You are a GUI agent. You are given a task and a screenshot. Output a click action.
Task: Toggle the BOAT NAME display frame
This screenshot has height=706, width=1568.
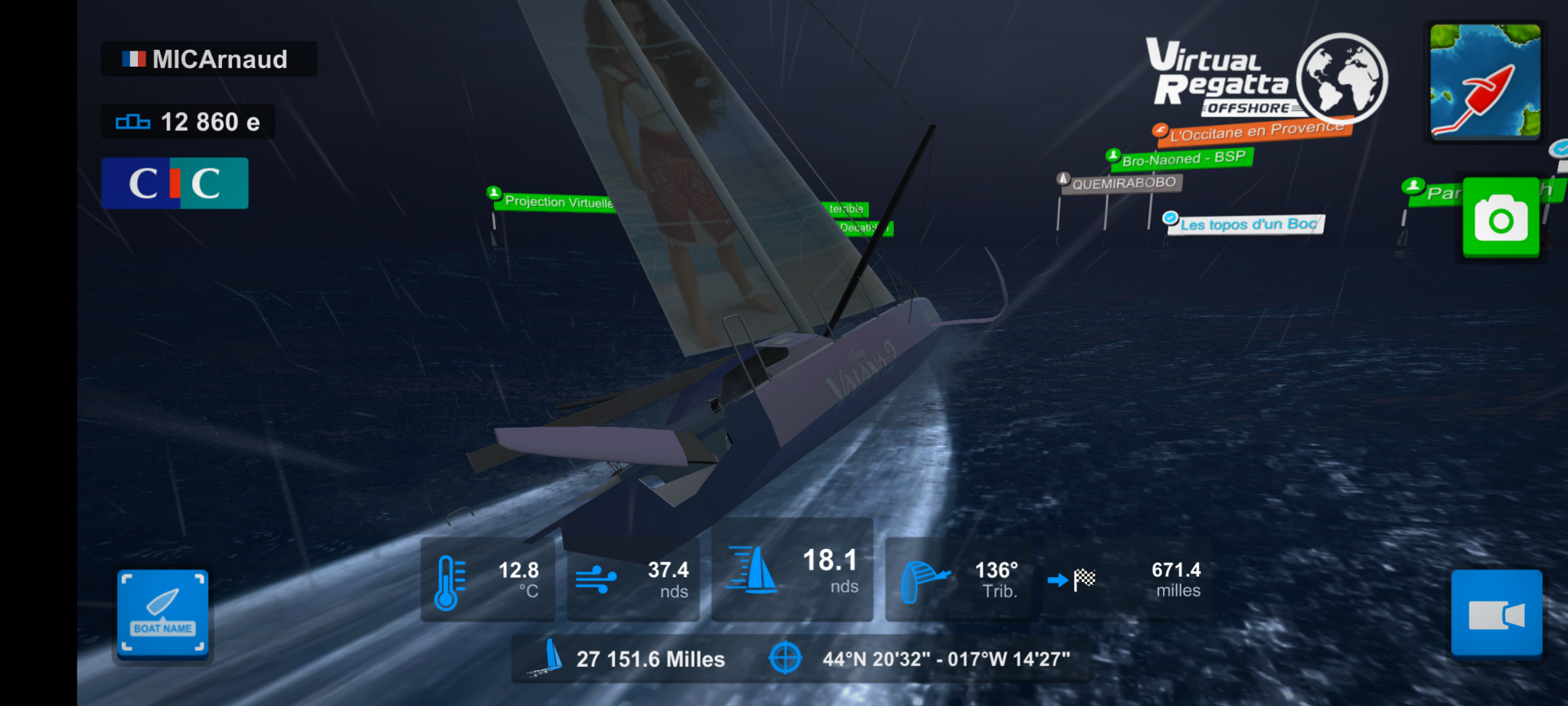tap(162, 614)
